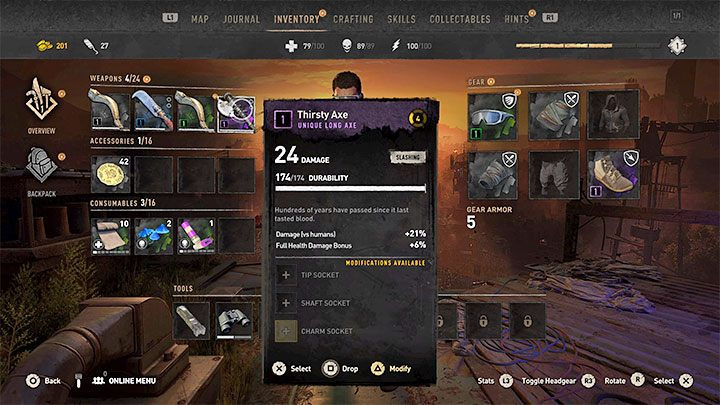This screenshot has width=720, height=405.
Task: Go to the Crafting tab
Action: pyautogui.click(x=353, y=18)
